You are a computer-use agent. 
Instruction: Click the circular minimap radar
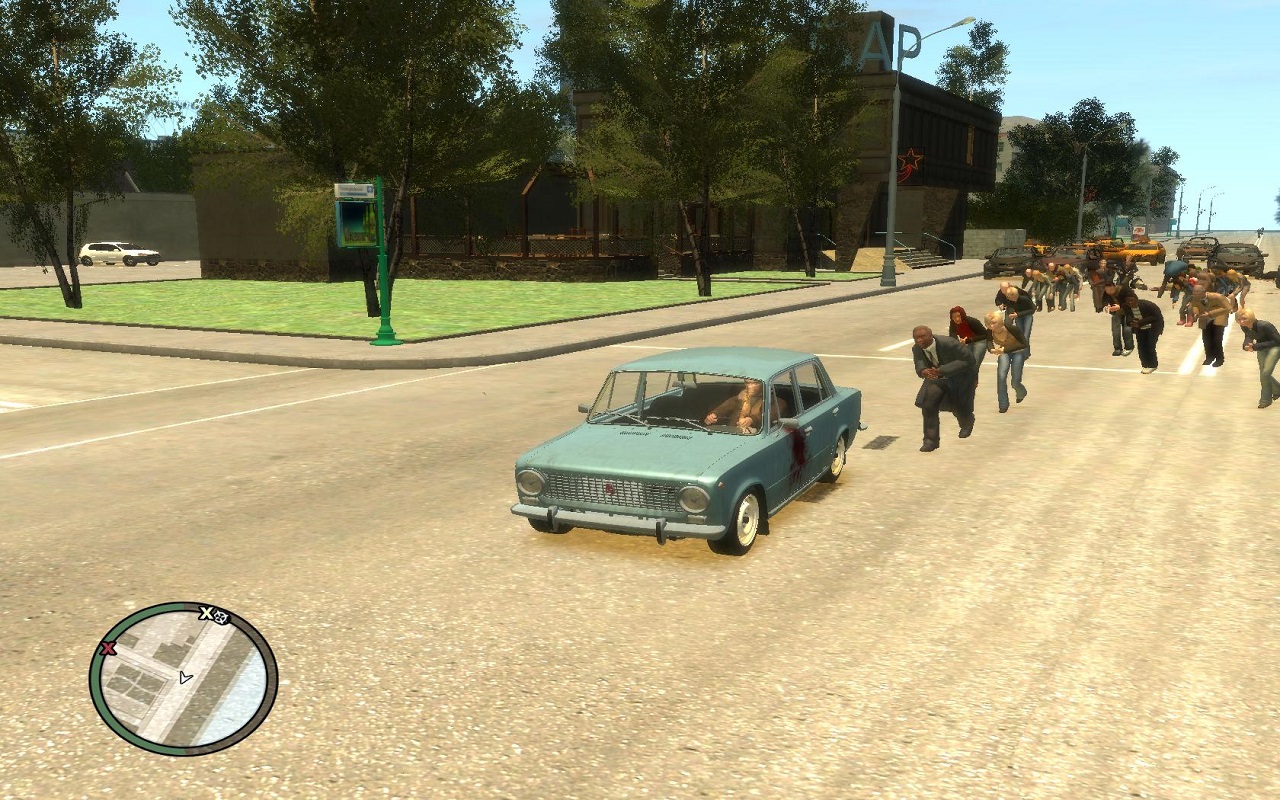(x=183, y=679)
